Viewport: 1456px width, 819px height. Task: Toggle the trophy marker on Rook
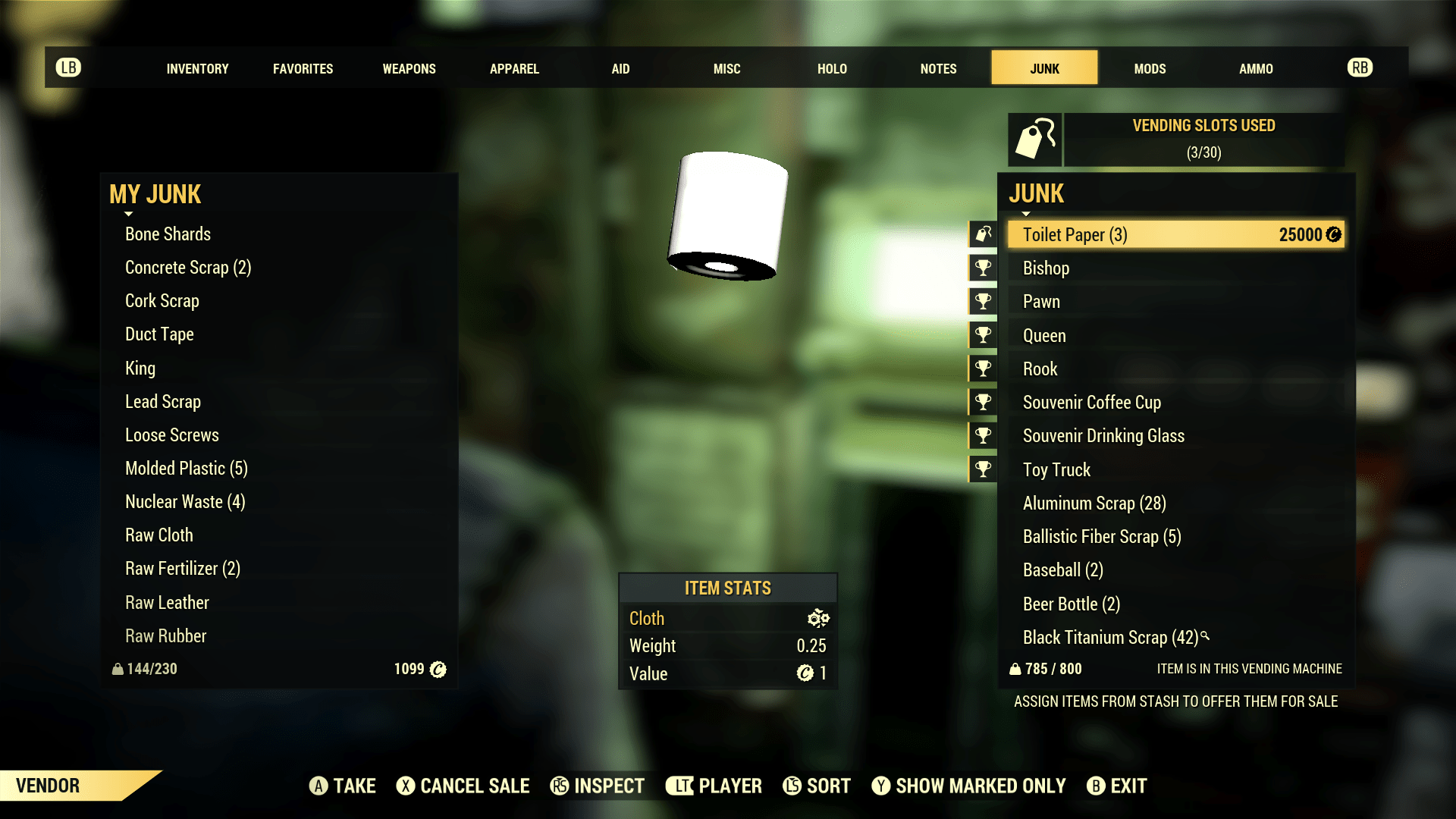[982, 368]
